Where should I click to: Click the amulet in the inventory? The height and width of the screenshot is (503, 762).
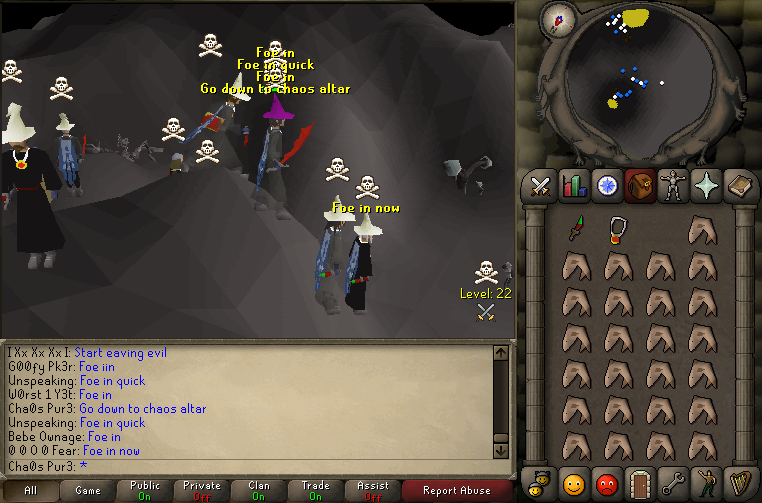click(x=617, y=230)
